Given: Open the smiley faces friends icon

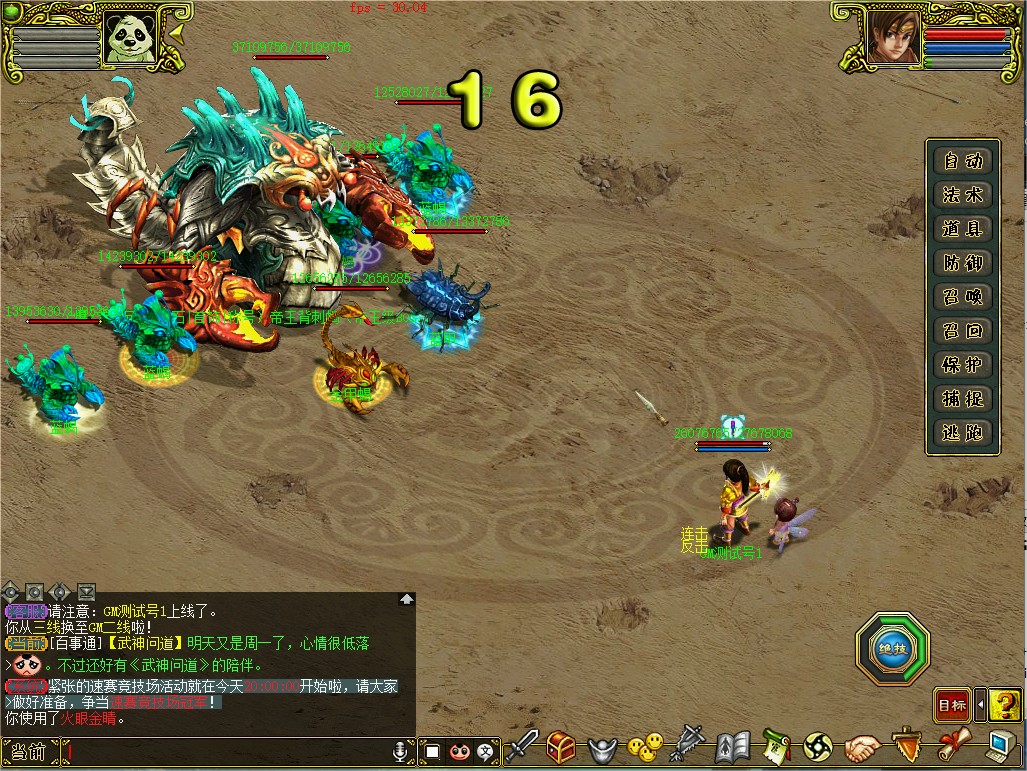Looking at the screenshot, I should (x=645, y=746).
